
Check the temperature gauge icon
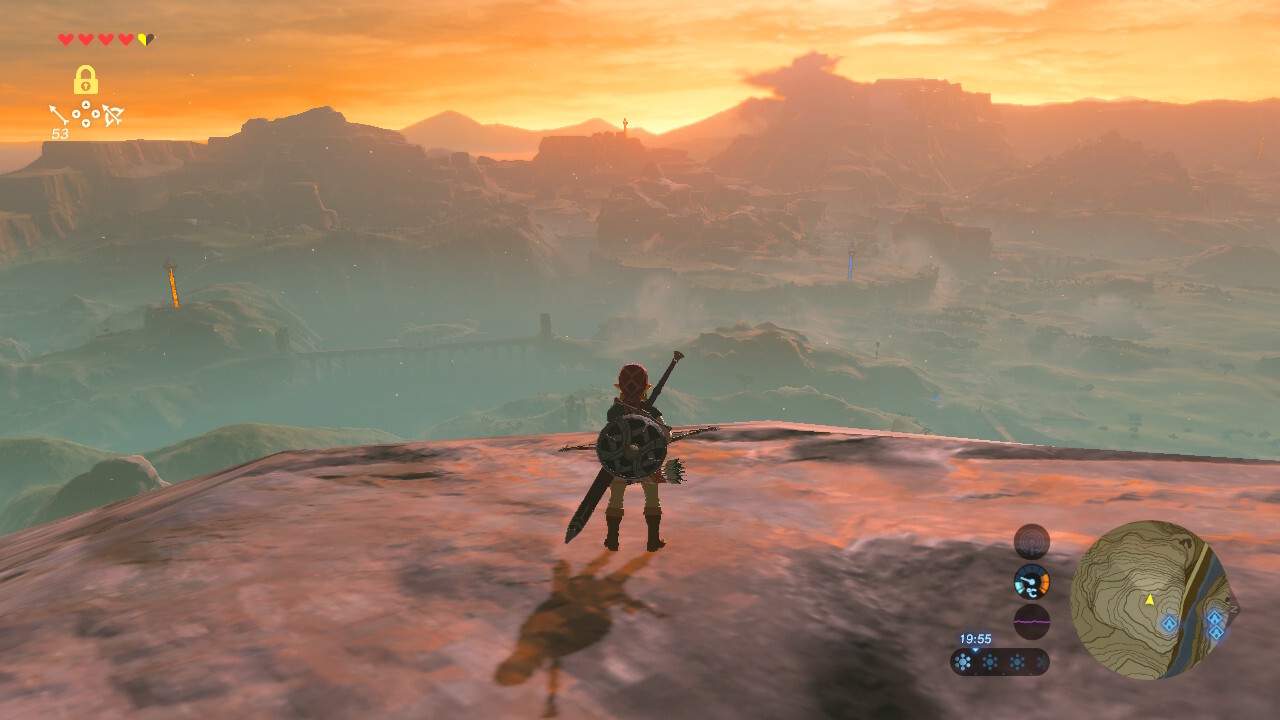[x=1032, y=581]
